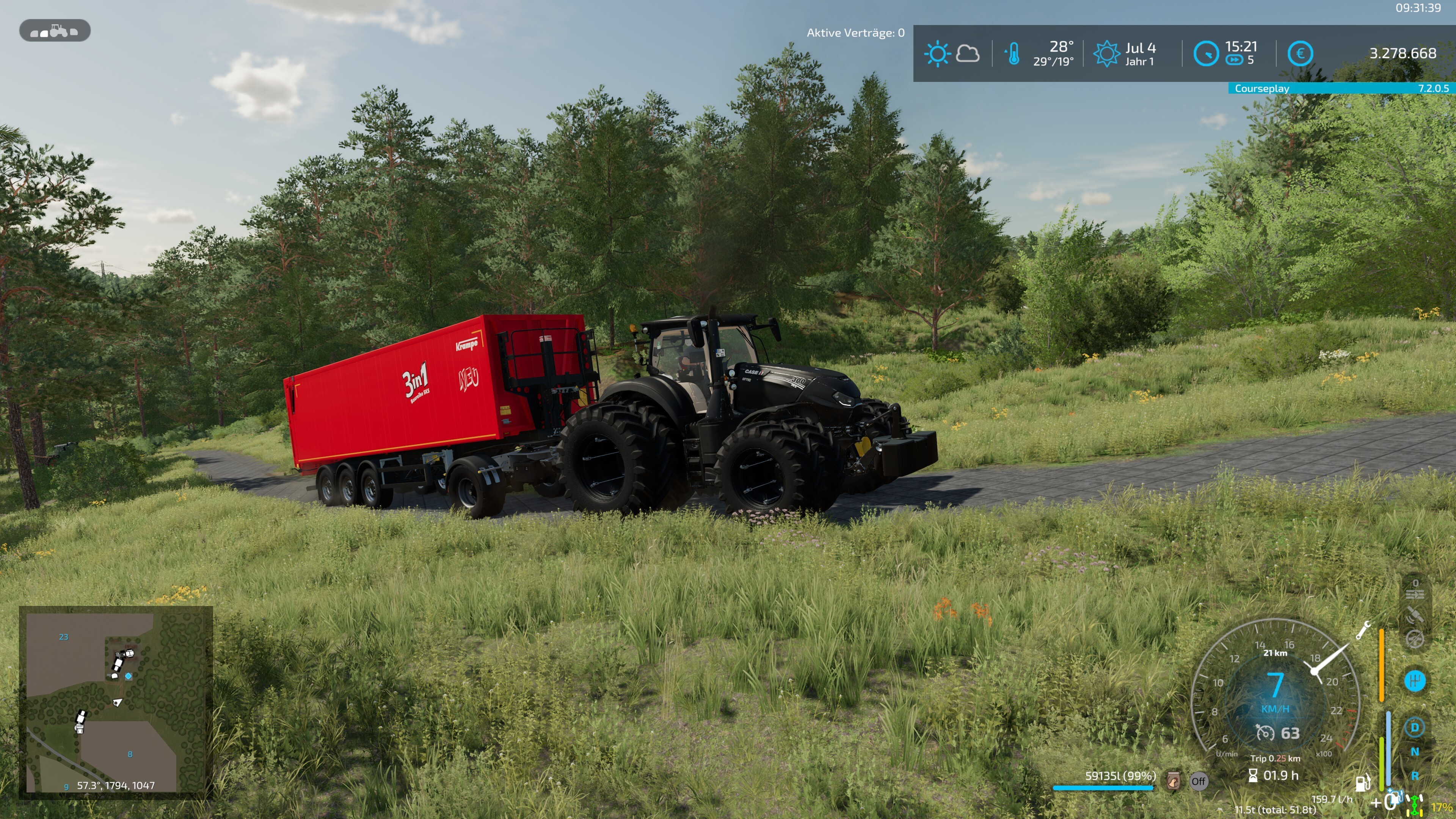Click the vehicle schema icon
The image size is (1456, 819).
click(55, 30)
